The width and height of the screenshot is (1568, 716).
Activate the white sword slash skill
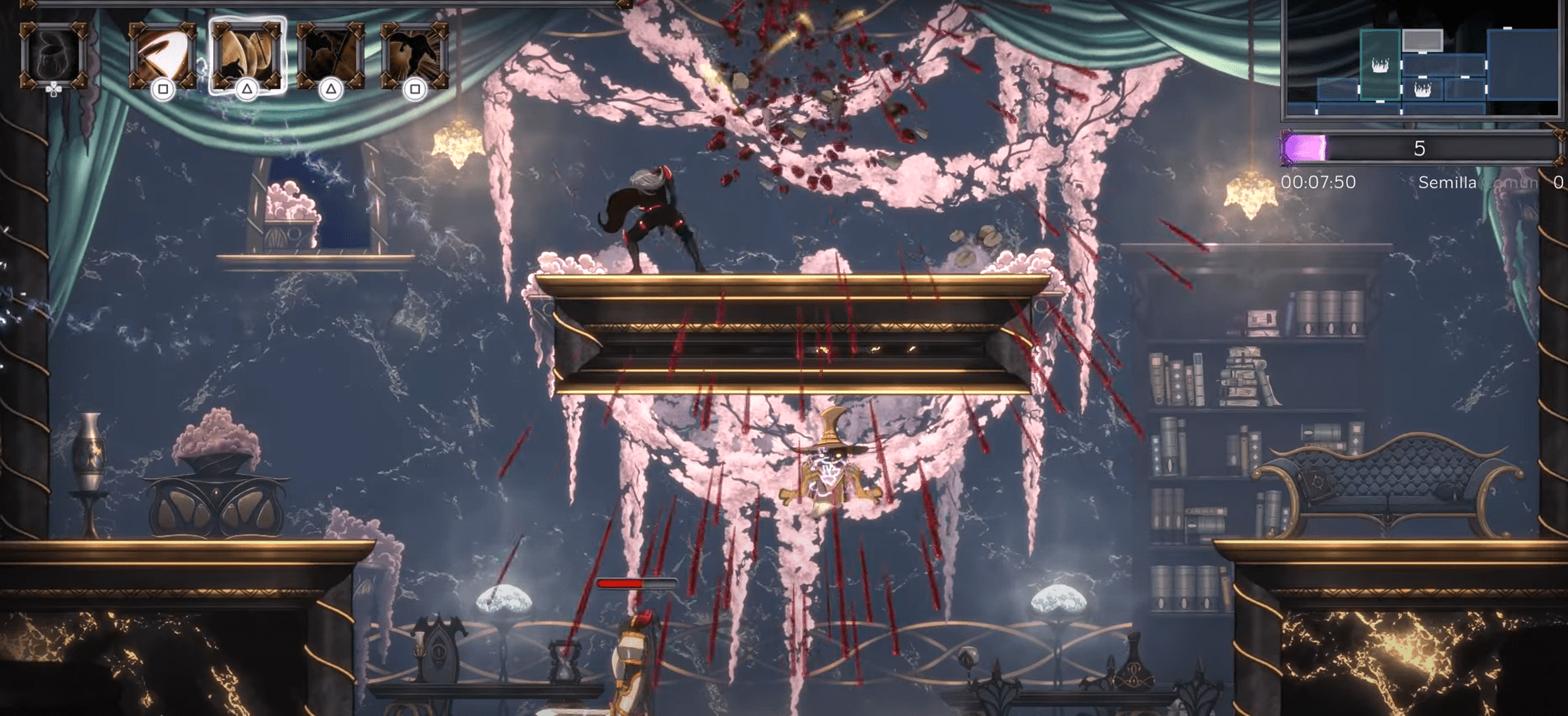pyautogui.click(x=162, y=55)
